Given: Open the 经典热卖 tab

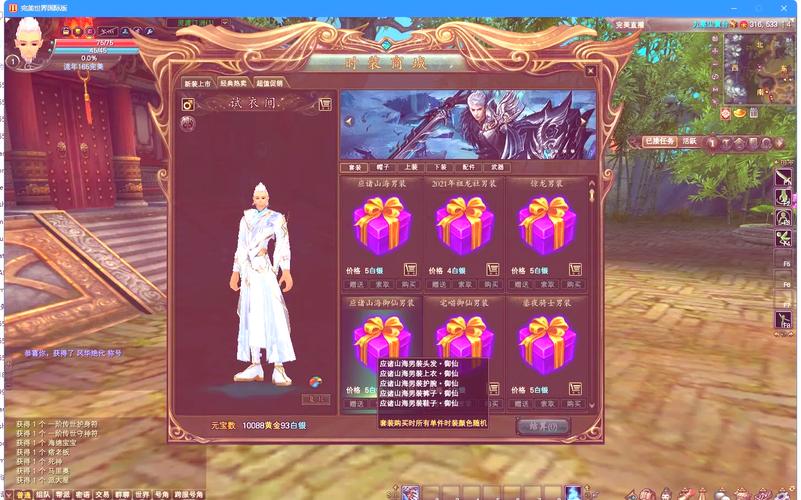Looking at the screenshot, I should (x=234, y=84).
